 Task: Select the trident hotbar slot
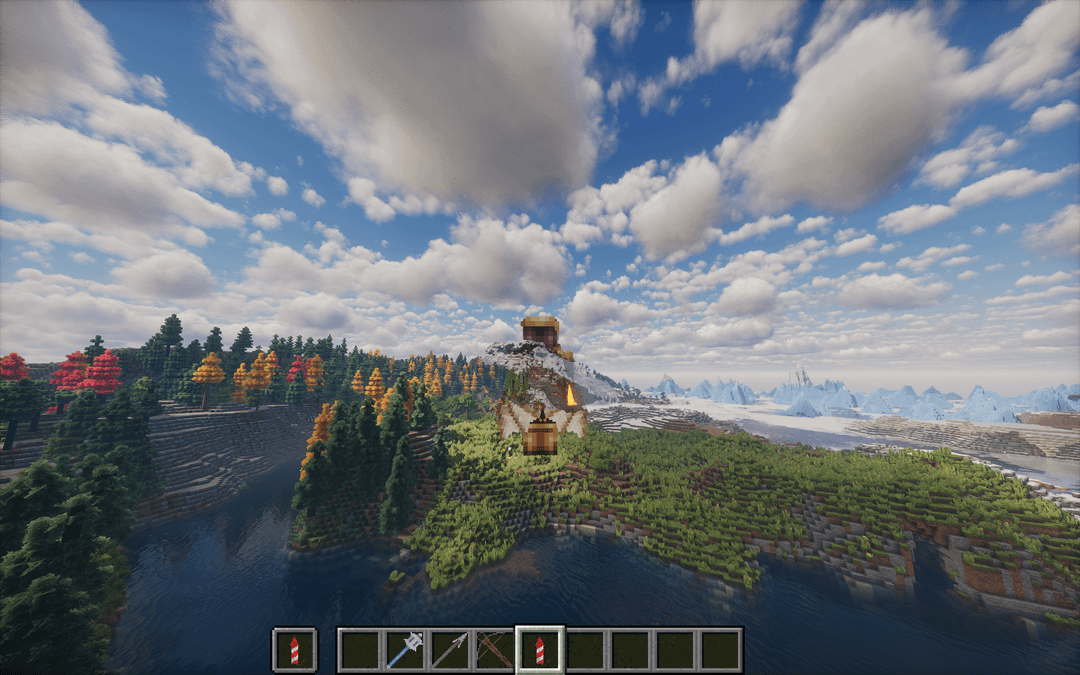[449, 650]
